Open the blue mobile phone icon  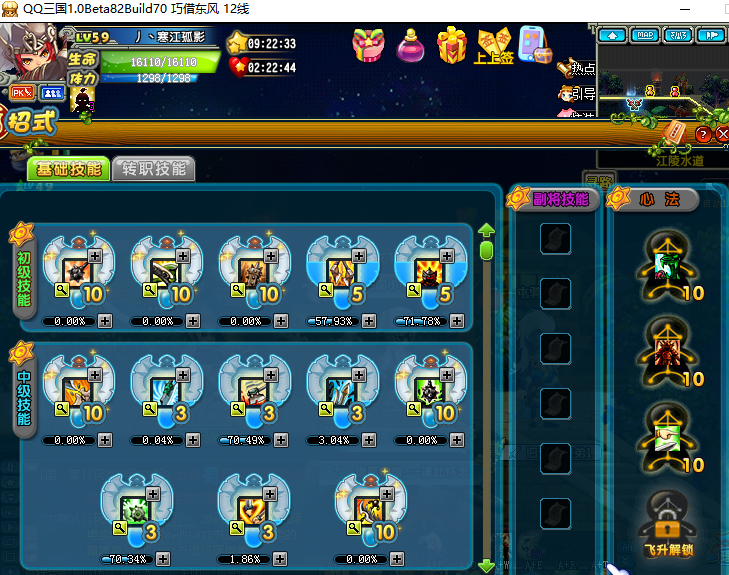(535, 45)
